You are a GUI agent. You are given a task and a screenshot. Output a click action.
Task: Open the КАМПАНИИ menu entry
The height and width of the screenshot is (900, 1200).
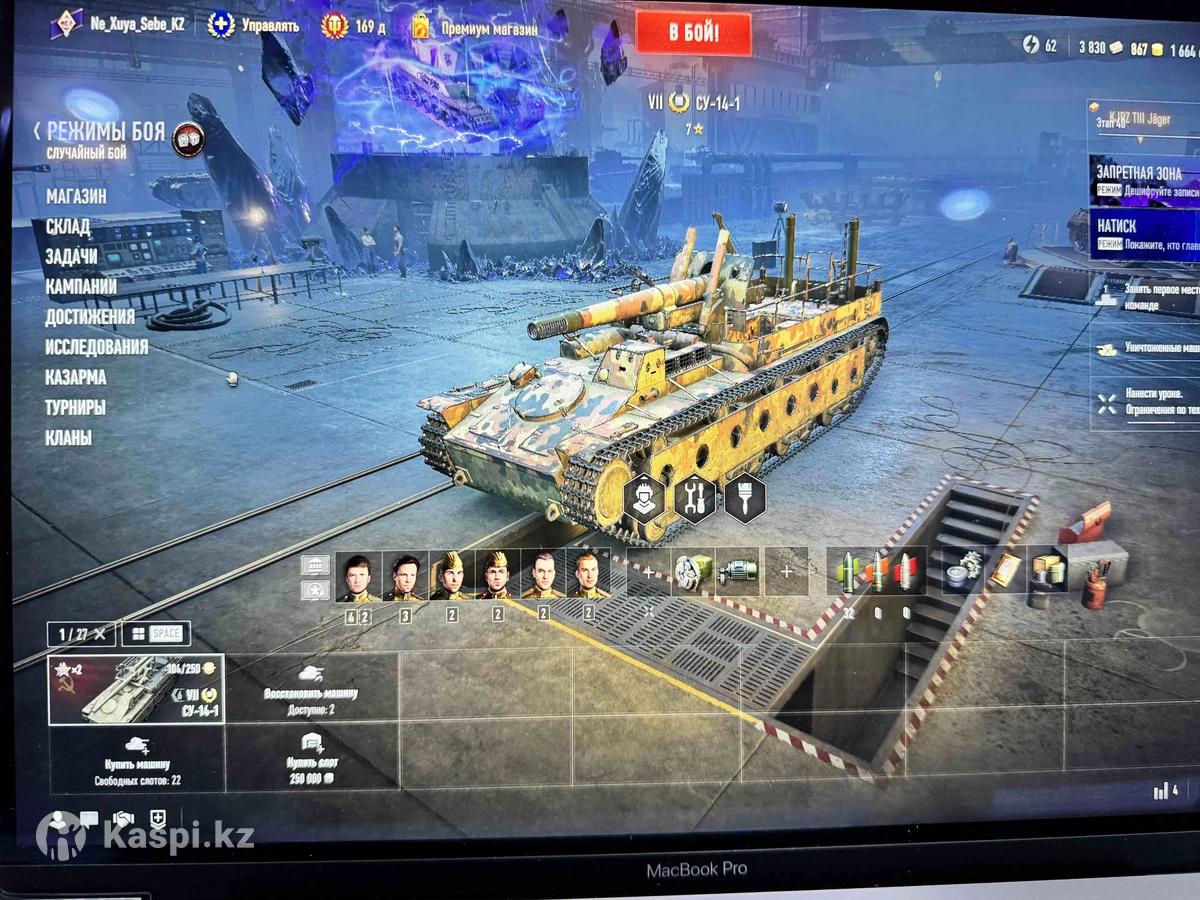81,287
